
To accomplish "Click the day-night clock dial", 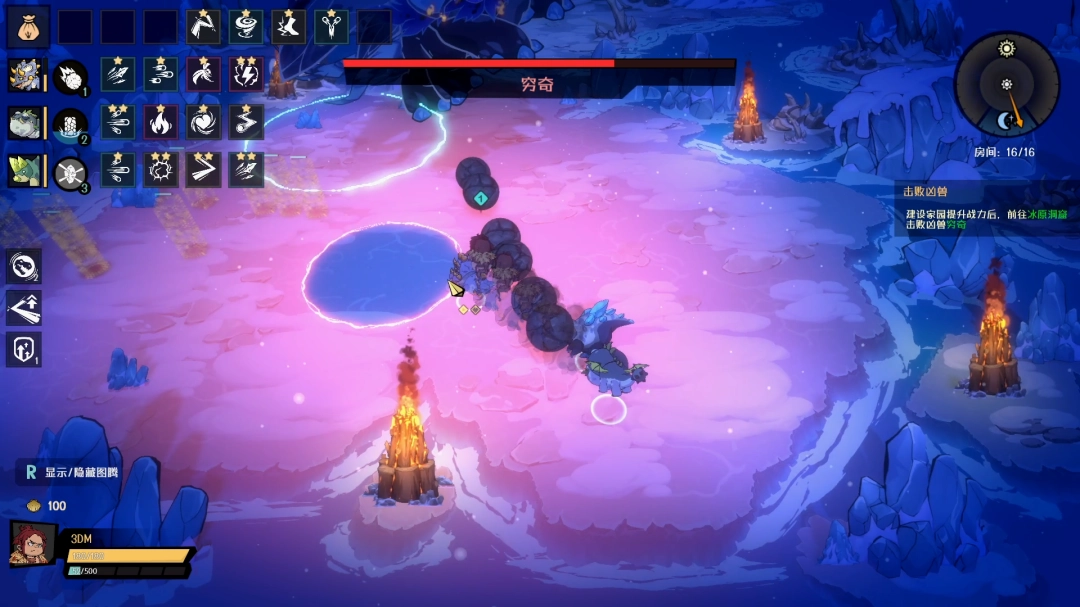I will [x=1006, y=84].
